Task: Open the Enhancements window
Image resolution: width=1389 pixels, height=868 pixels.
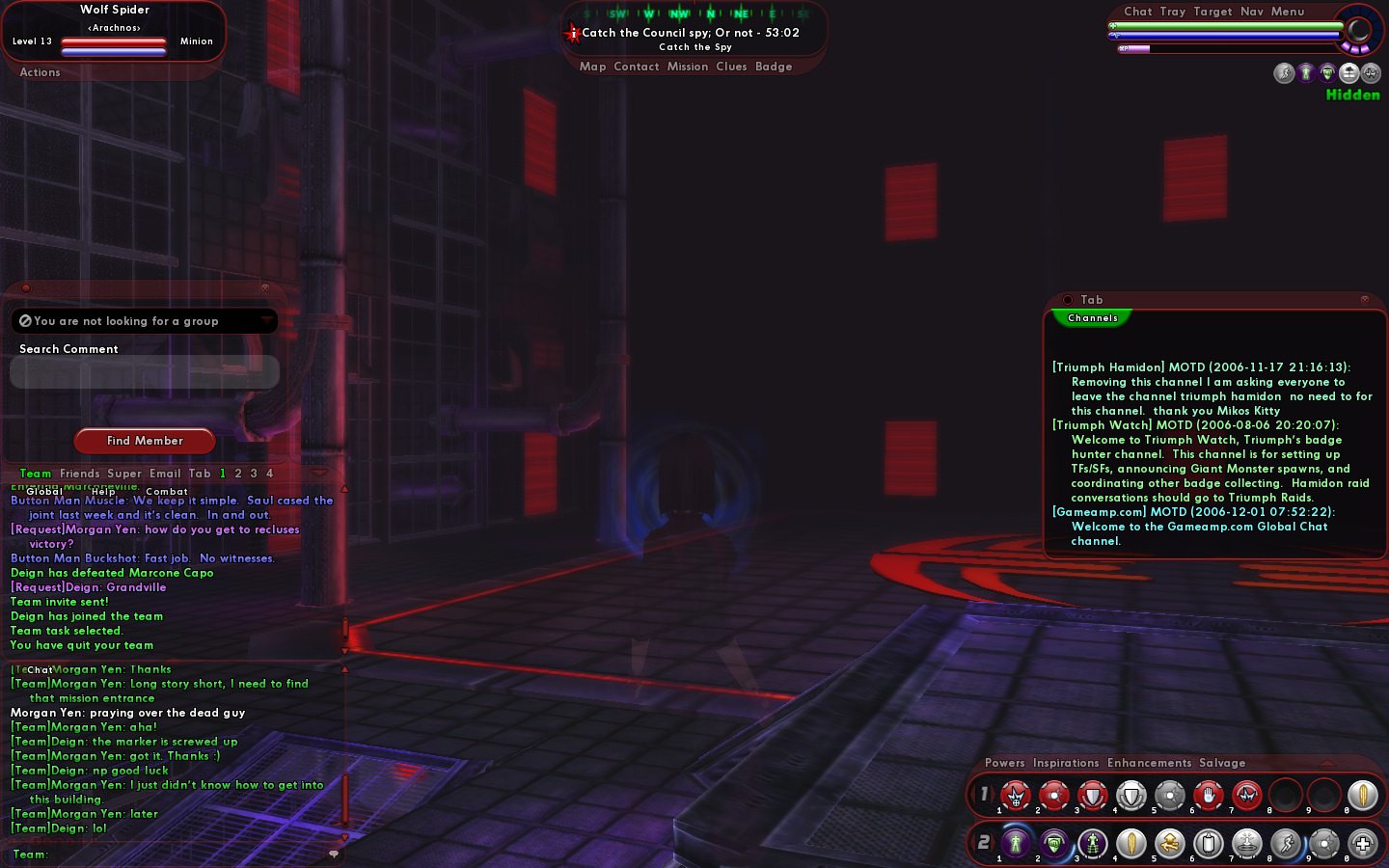Action: point(1149,763)
